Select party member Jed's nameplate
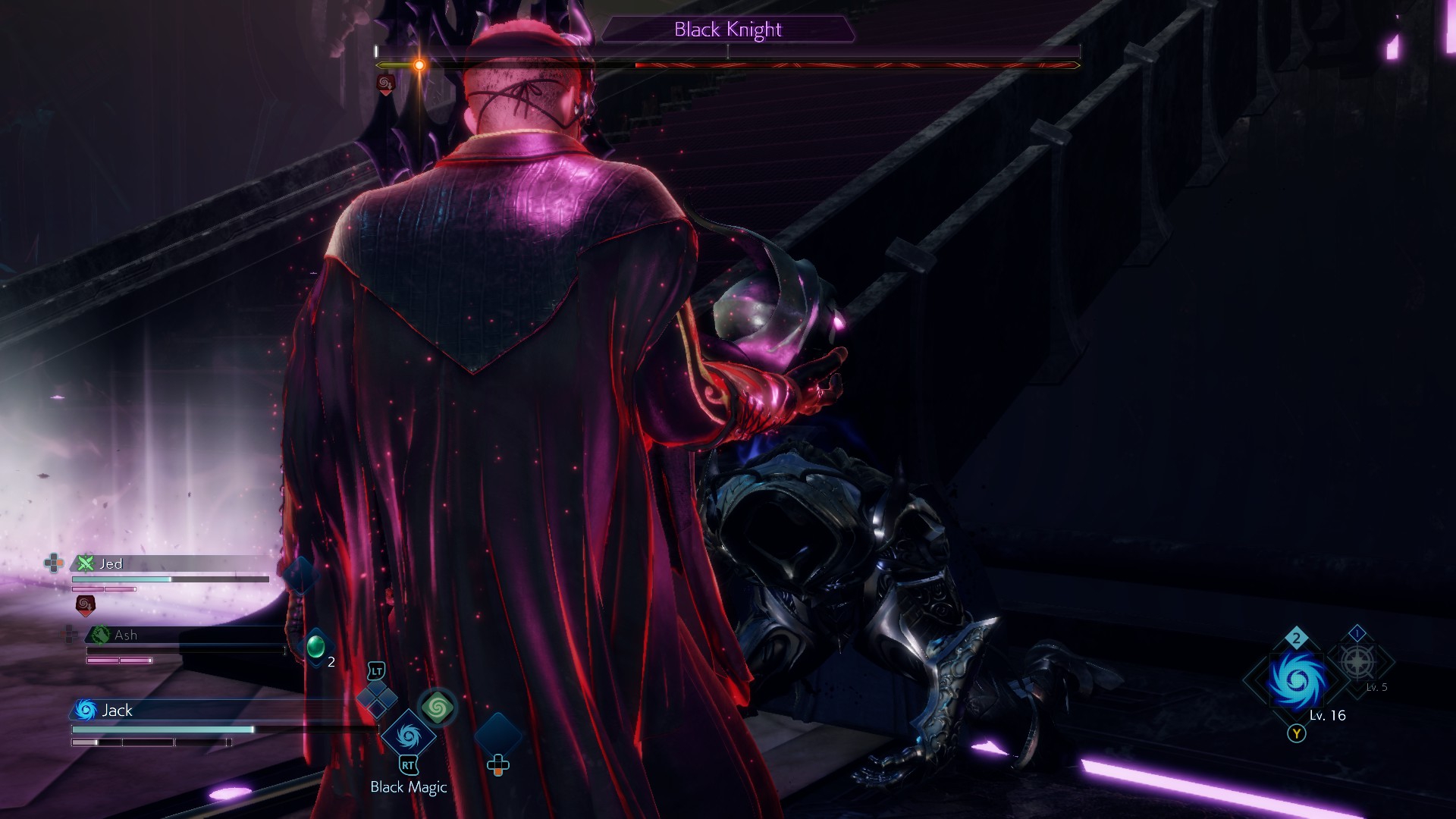The image size is (1456, 819). click(x=111, y=563)
